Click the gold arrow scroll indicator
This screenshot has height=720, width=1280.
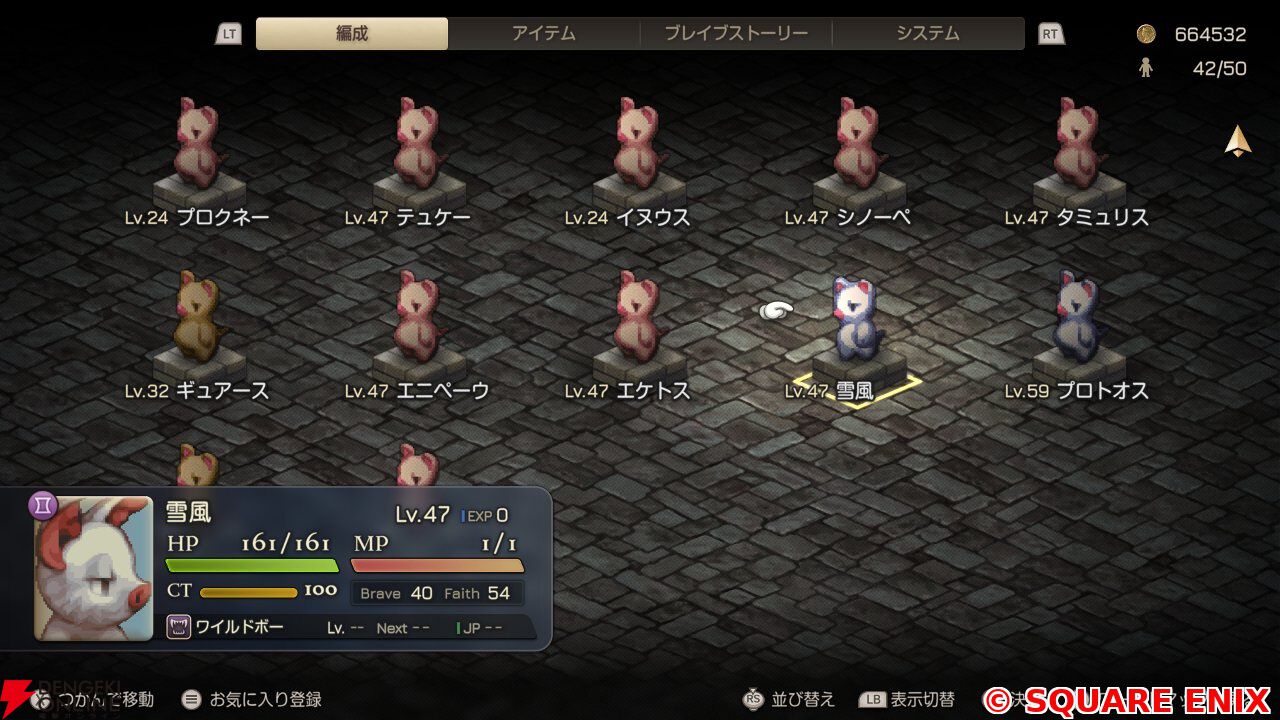click(x=1238, y=141)
